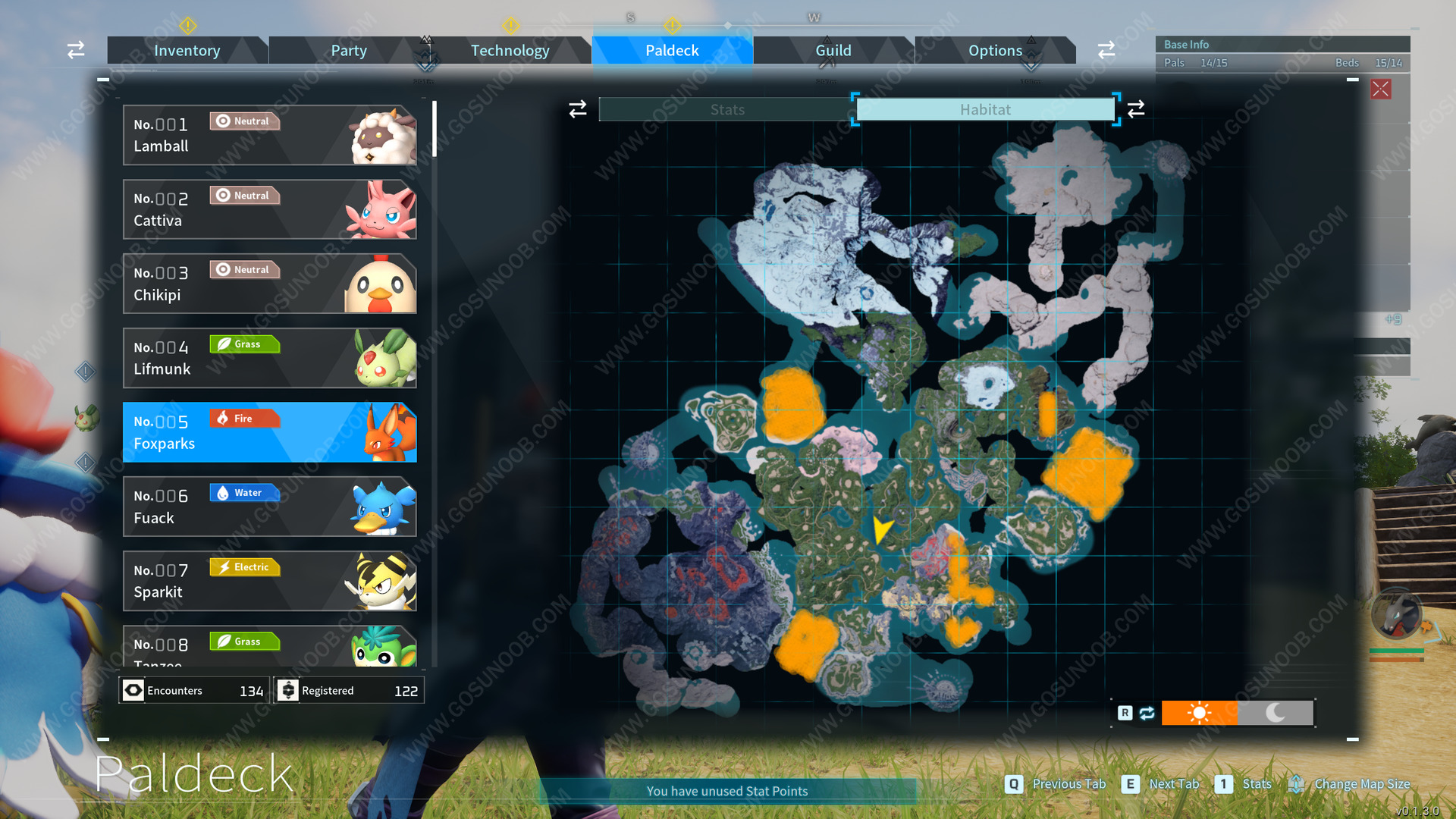The height and width of the screenshot is (819, 1456).
Task: Select the Foxparks entry
Action: pyautogui.click(x=269, y=432)
